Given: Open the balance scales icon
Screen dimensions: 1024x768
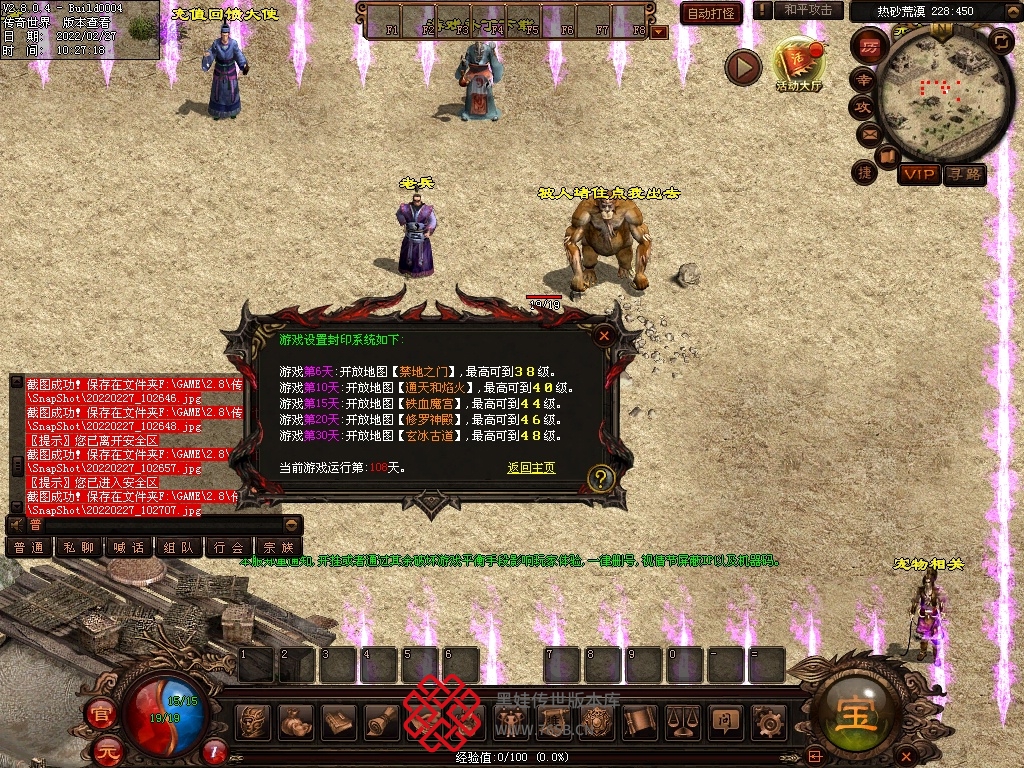Looking at the screenshot, I should pyautogui.click(x=682, y=721).
